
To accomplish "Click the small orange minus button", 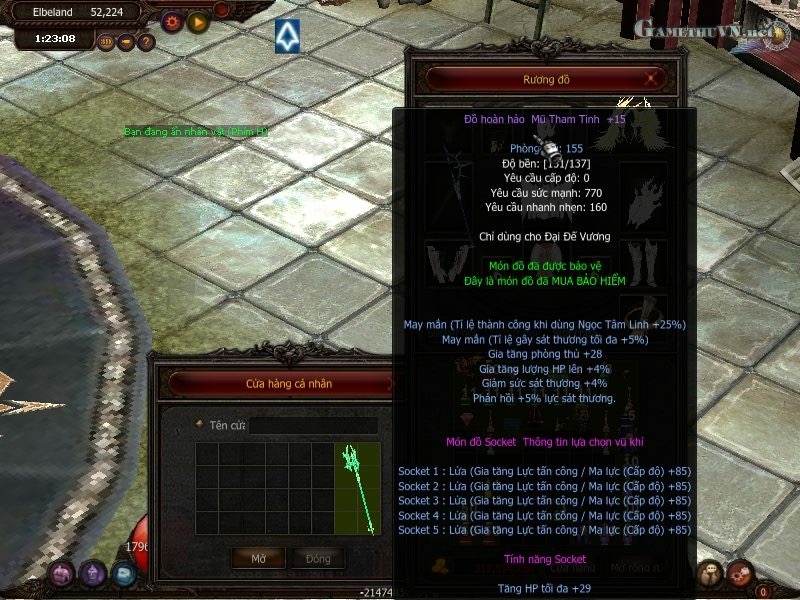I will pos(126,42).
